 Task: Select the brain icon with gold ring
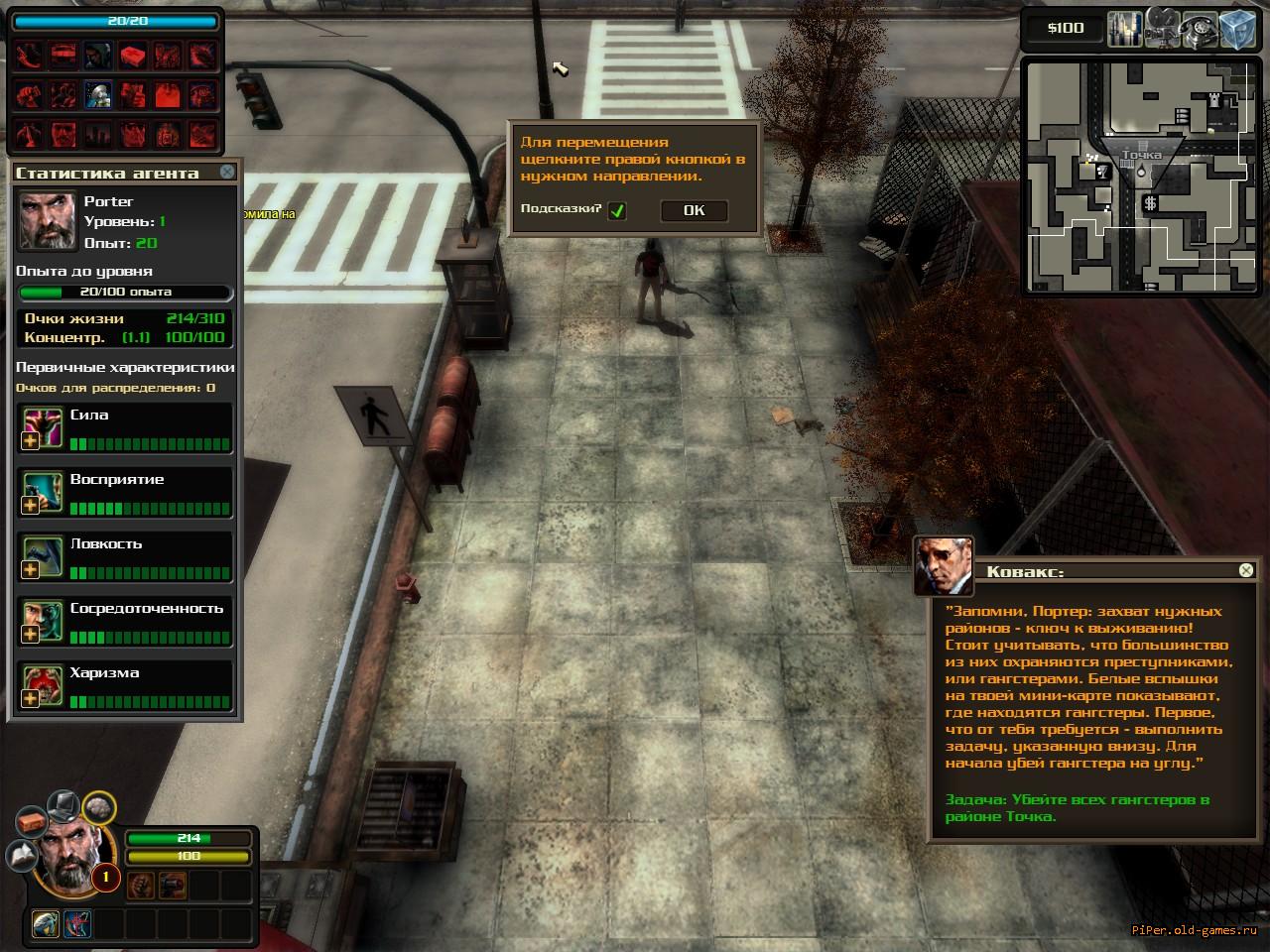click(98, 809)
